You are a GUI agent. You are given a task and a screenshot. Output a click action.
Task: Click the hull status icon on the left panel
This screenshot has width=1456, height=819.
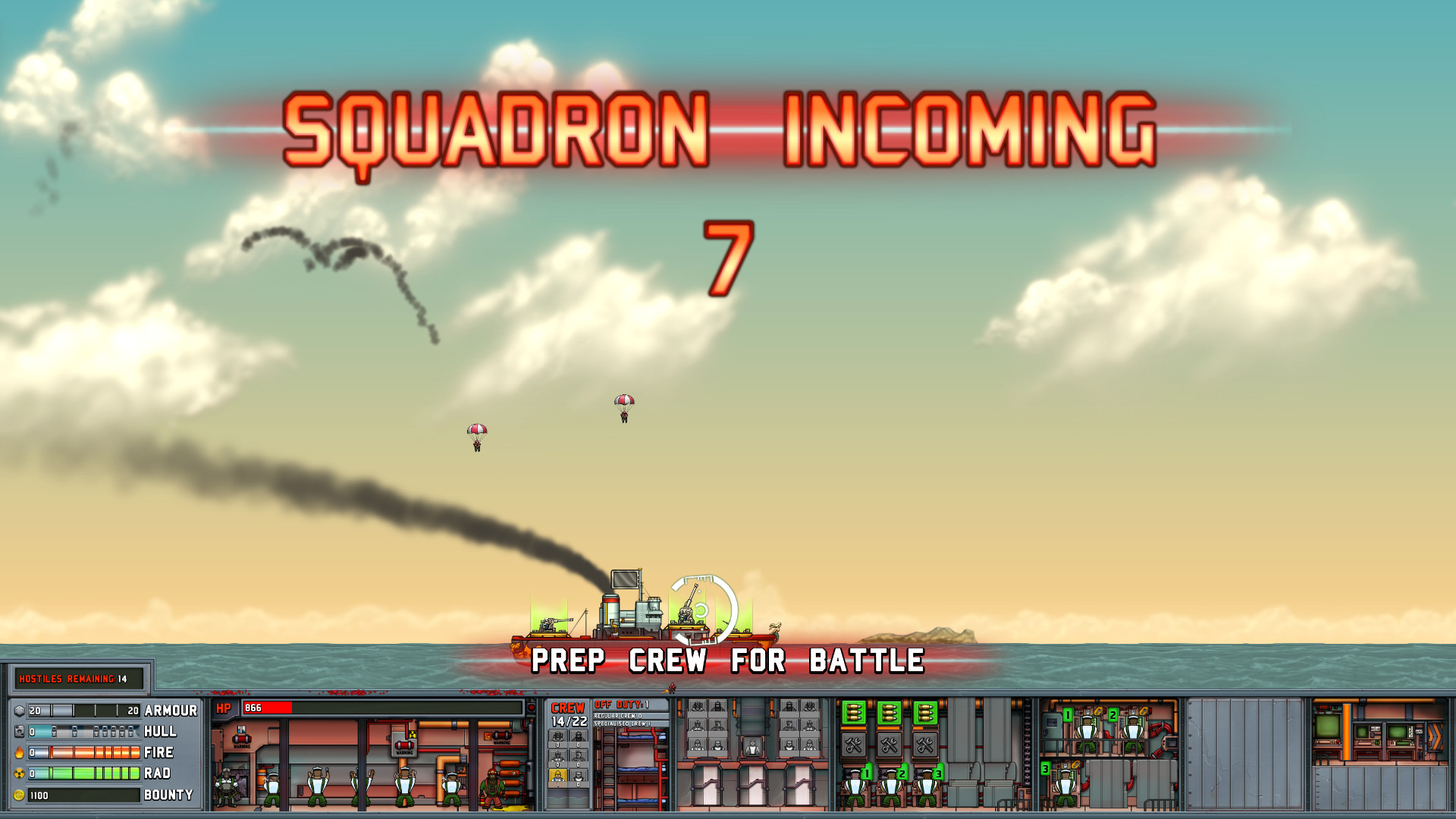pos(20,732)
